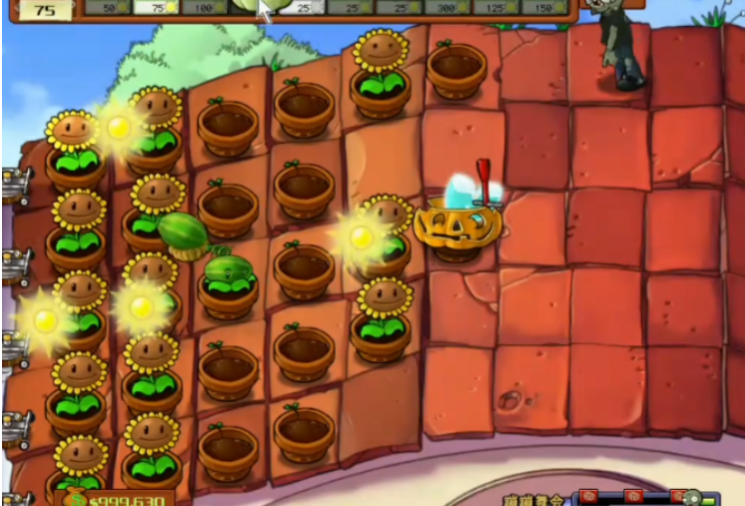
Task: Choose the seed packet costing 125 sun
Action: [x=495, y=7]
